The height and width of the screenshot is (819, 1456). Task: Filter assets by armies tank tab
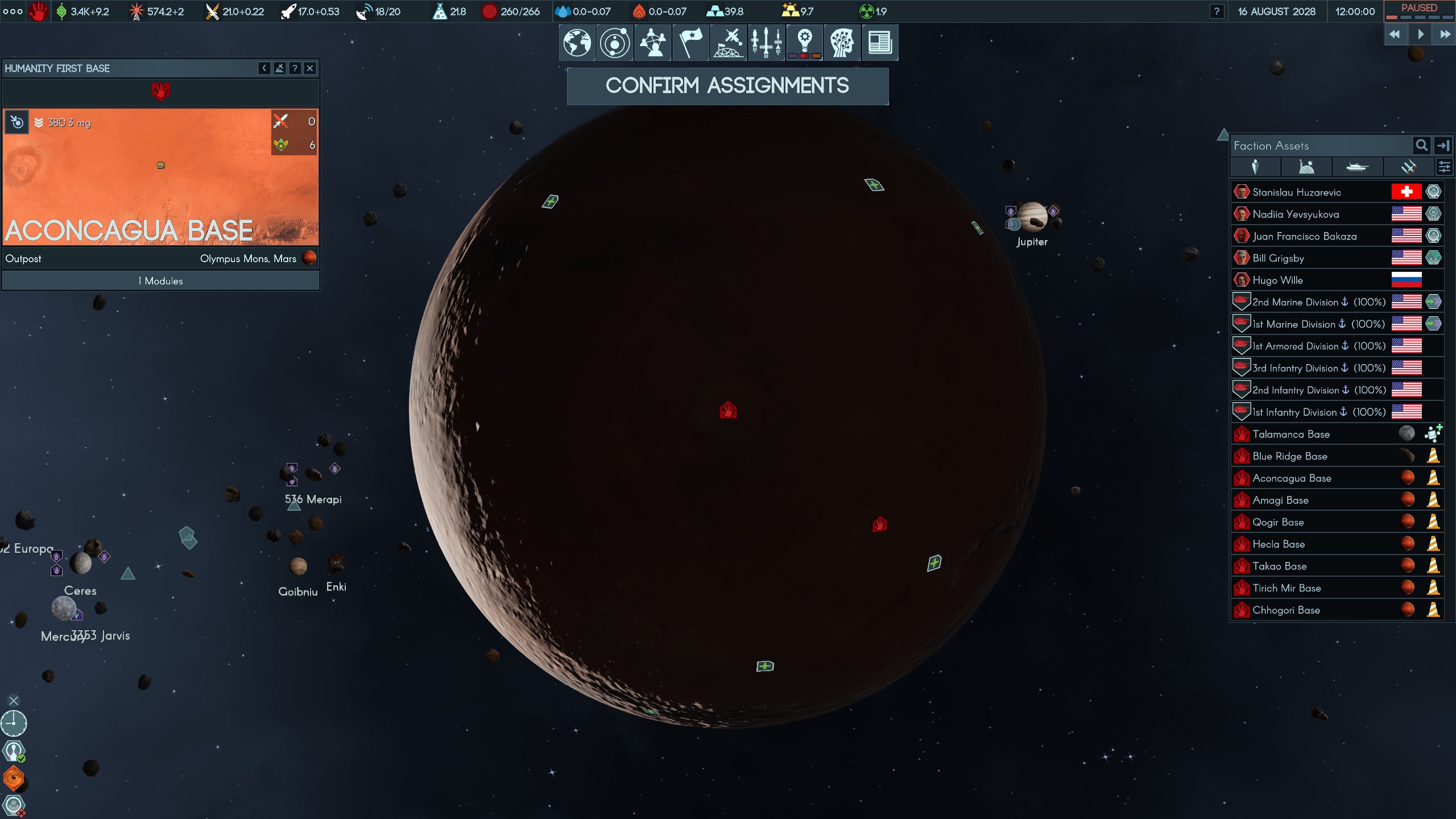[1357, 167]
